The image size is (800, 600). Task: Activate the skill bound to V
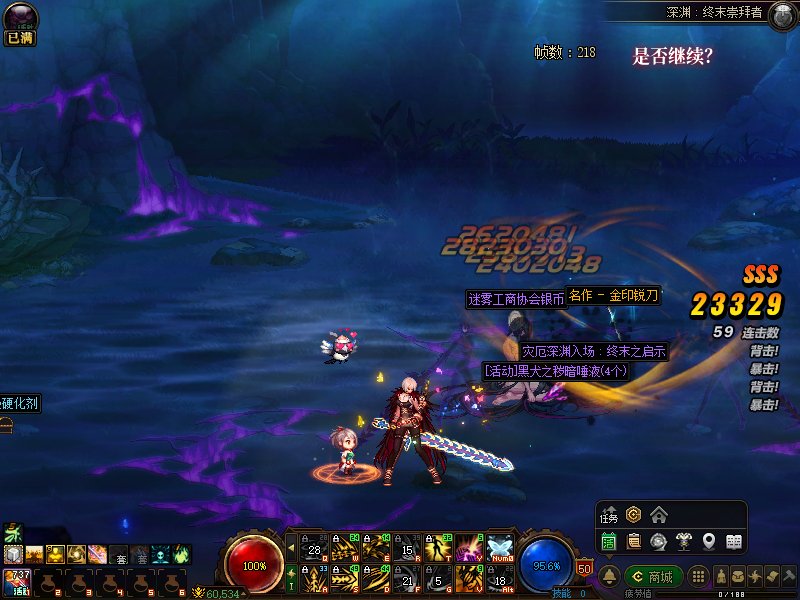(x=468, y=578)
